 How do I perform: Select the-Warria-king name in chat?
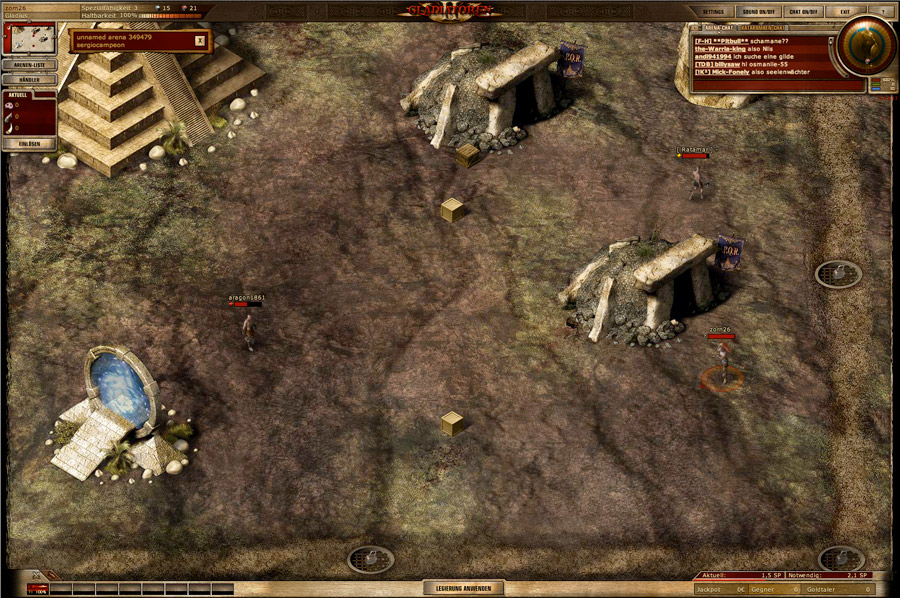(x=720, y=49)
